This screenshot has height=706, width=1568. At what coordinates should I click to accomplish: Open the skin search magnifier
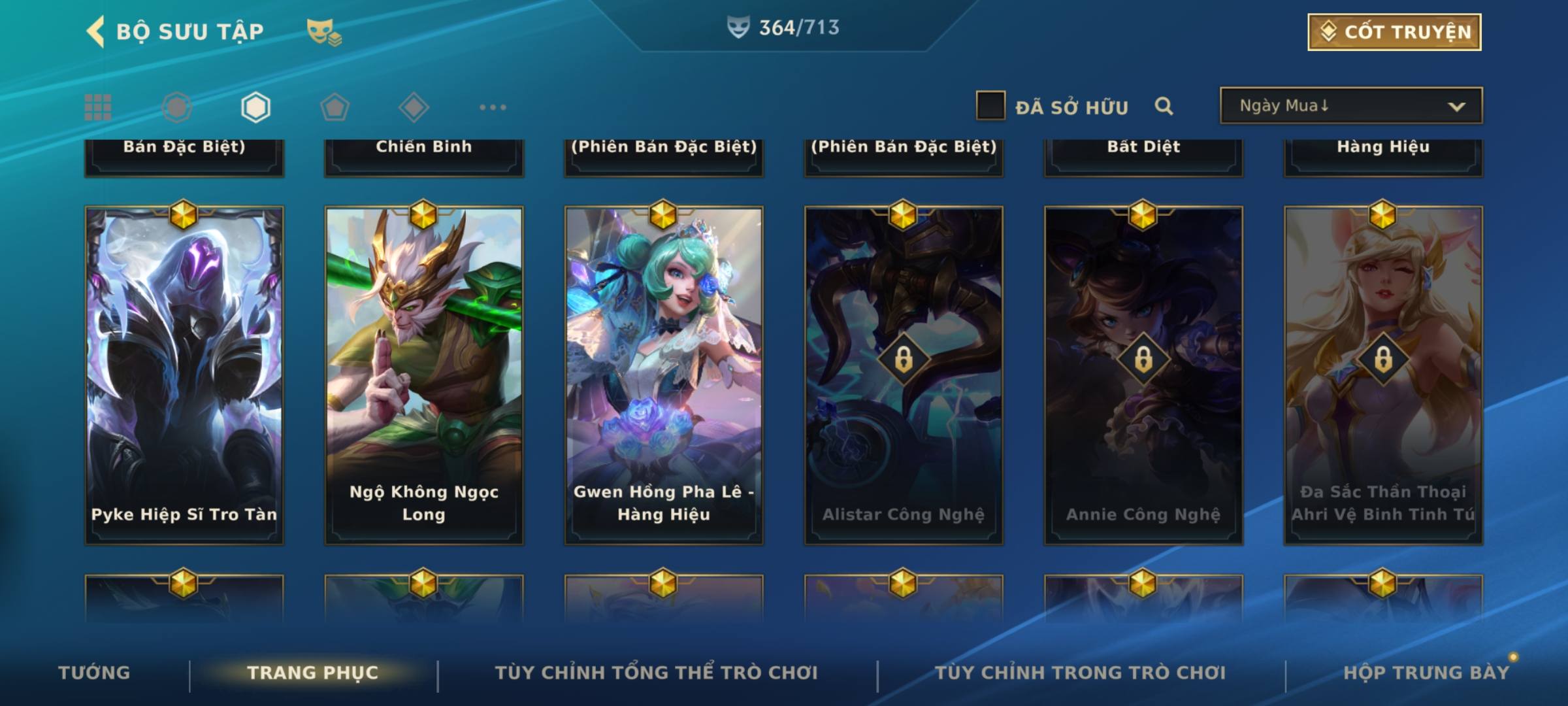[1164, 106]
